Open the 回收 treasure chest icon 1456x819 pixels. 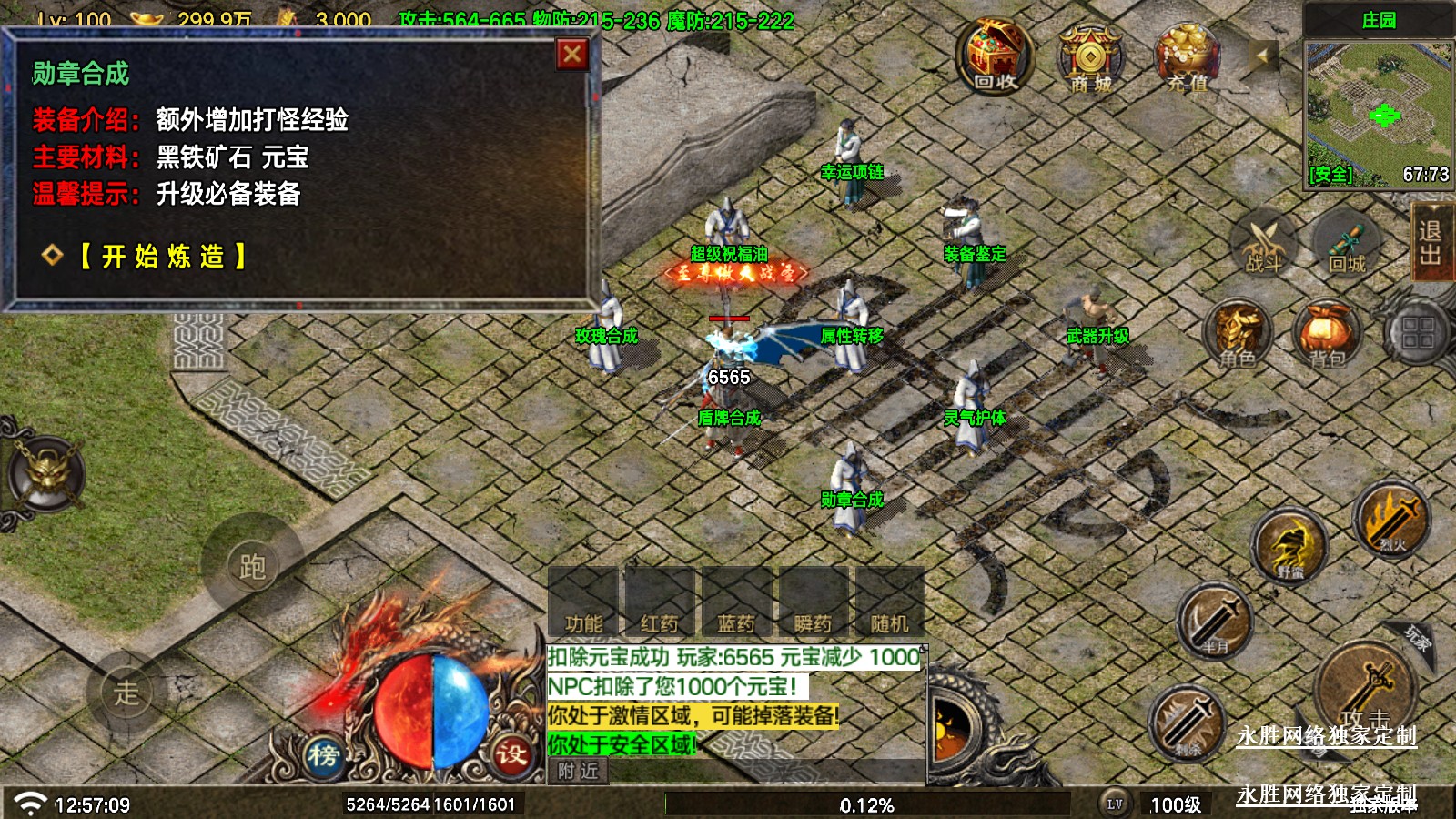[x=995, y=56]
